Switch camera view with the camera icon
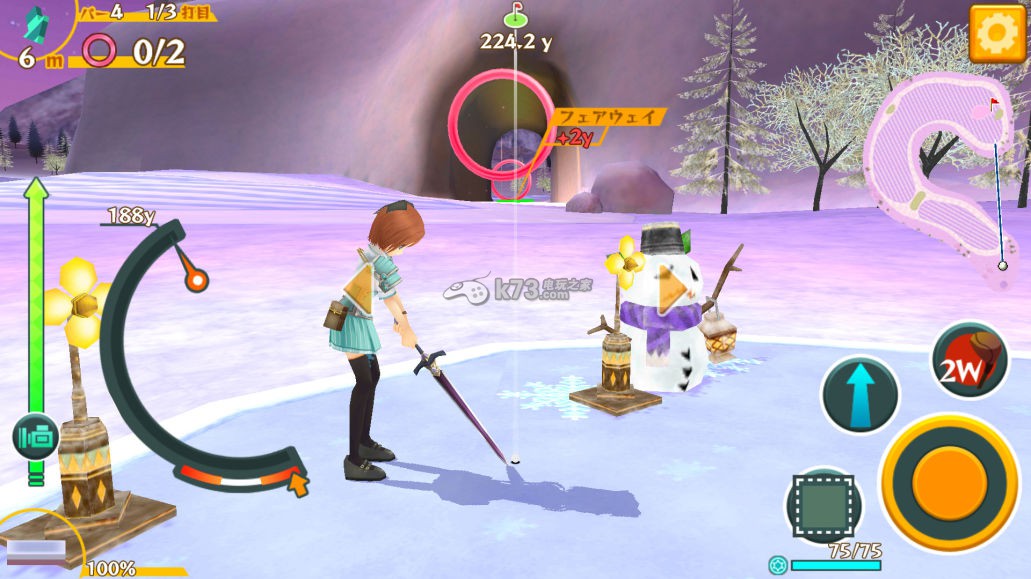The height and width of the screenshot is (579, 1031). click(x=36, y=437)
